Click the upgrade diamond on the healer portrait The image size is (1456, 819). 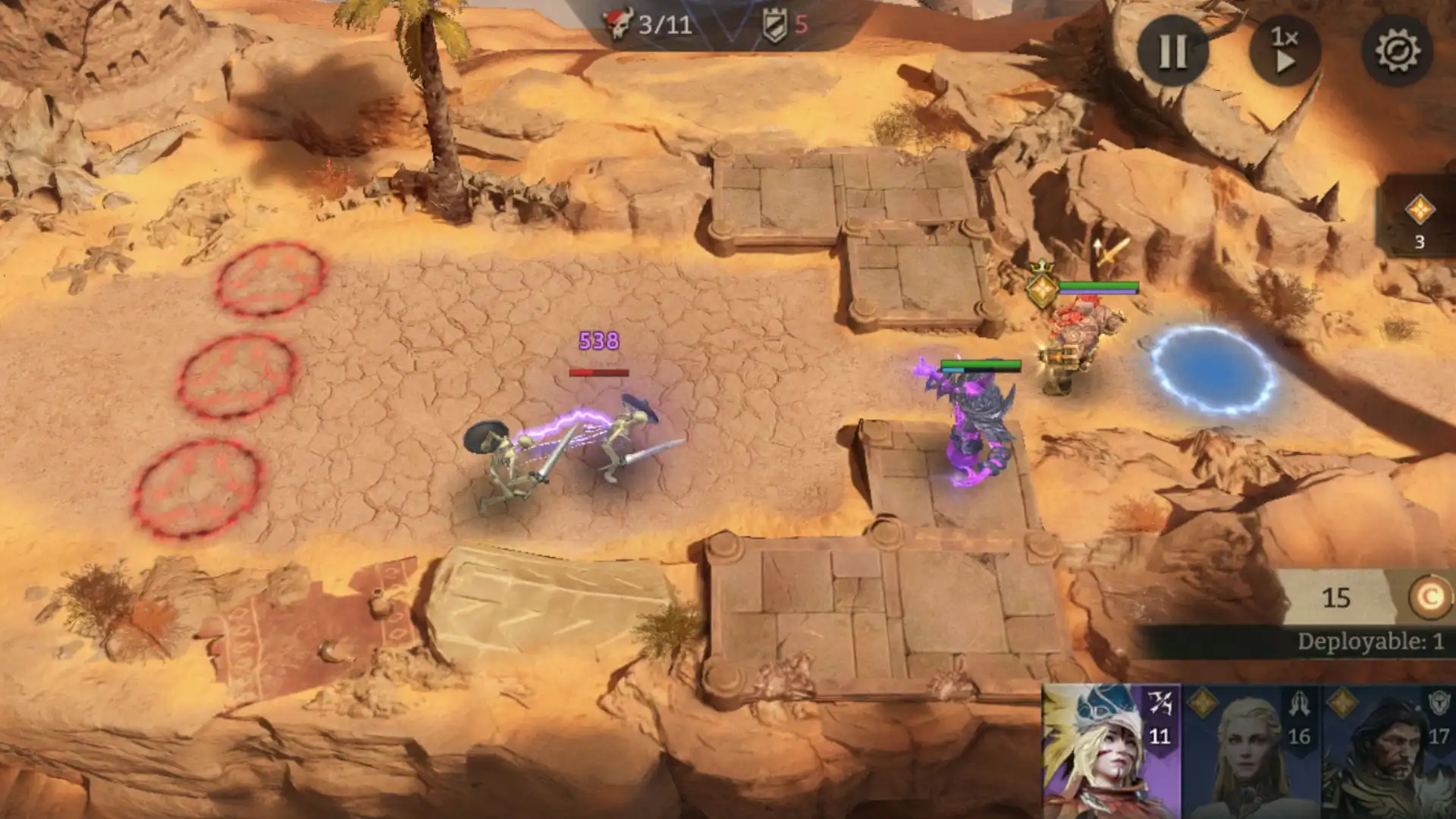click(x=1203, y=702)
